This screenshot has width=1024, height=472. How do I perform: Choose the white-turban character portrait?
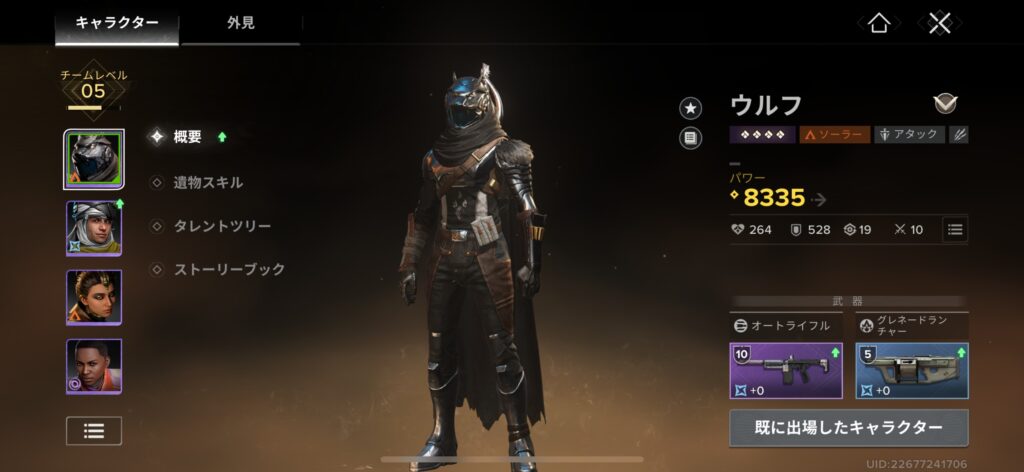pos(94,228)
